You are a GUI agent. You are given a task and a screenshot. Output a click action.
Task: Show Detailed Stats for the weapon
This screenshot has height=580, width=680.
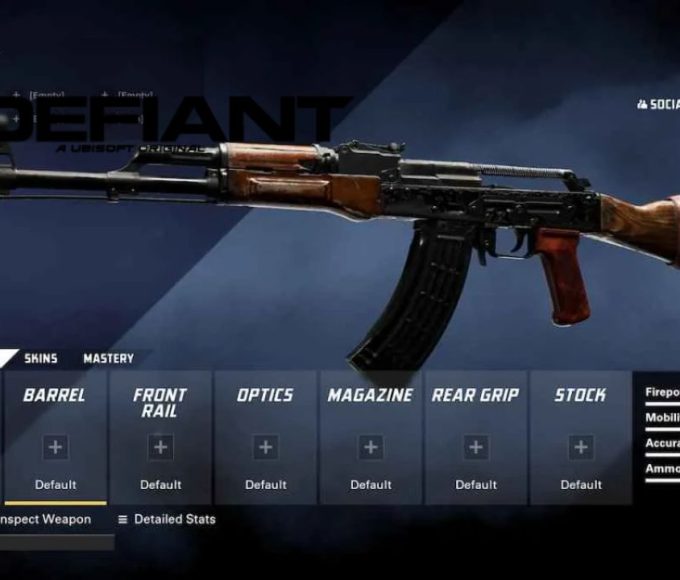(x=166, y=520)
